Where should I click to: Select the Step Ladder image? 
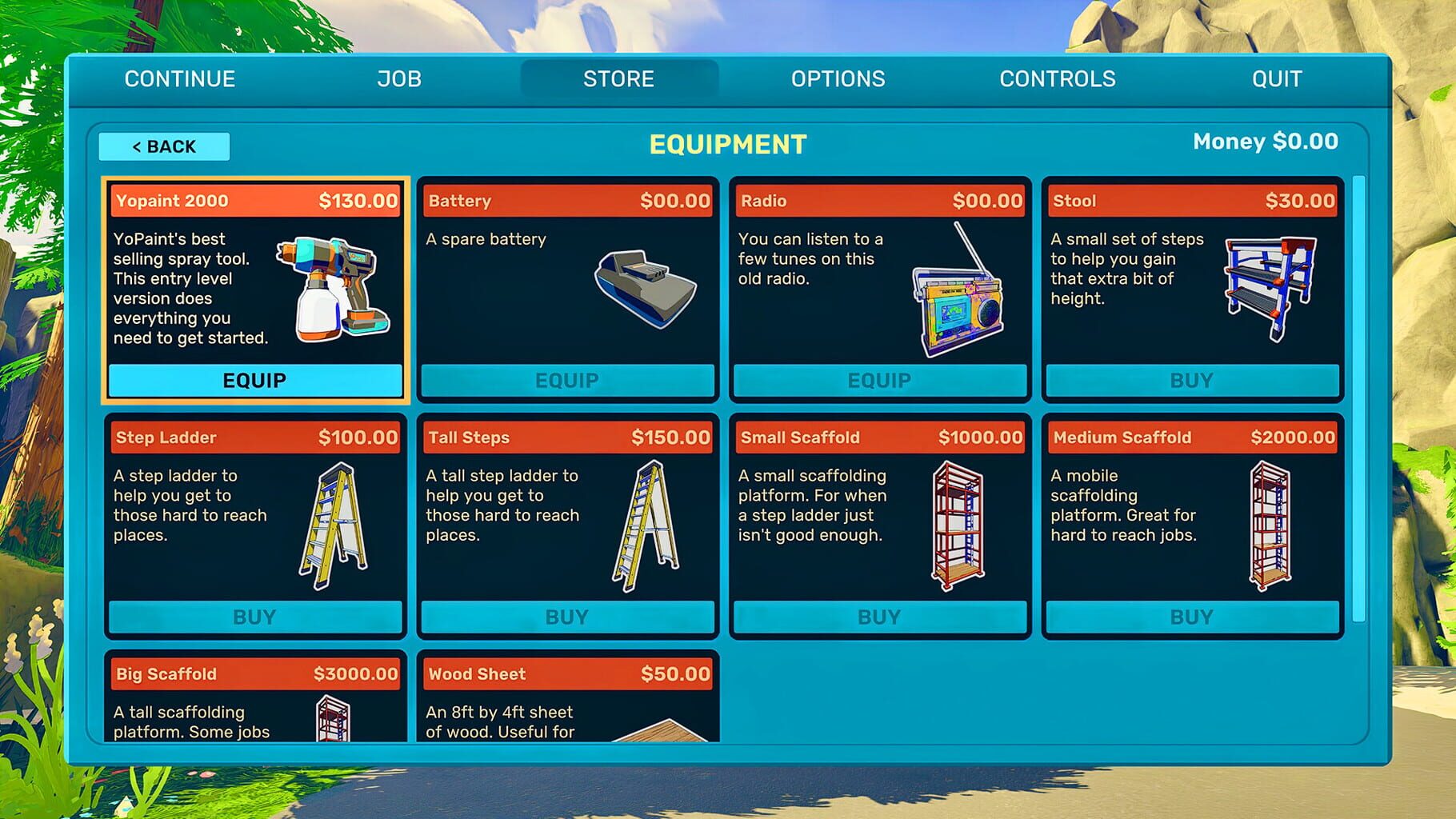click(328, 524)
